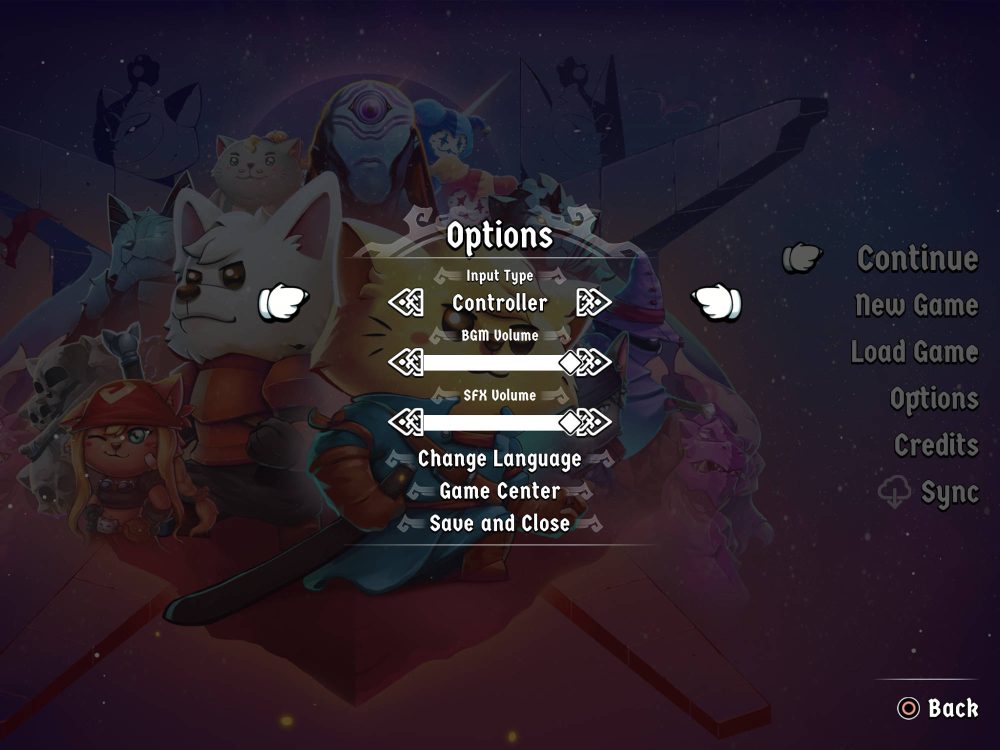This screenshot has width=1000, height=750.
Task: Lower SFX volume with left arrow
Action: [x=403, y=422]
